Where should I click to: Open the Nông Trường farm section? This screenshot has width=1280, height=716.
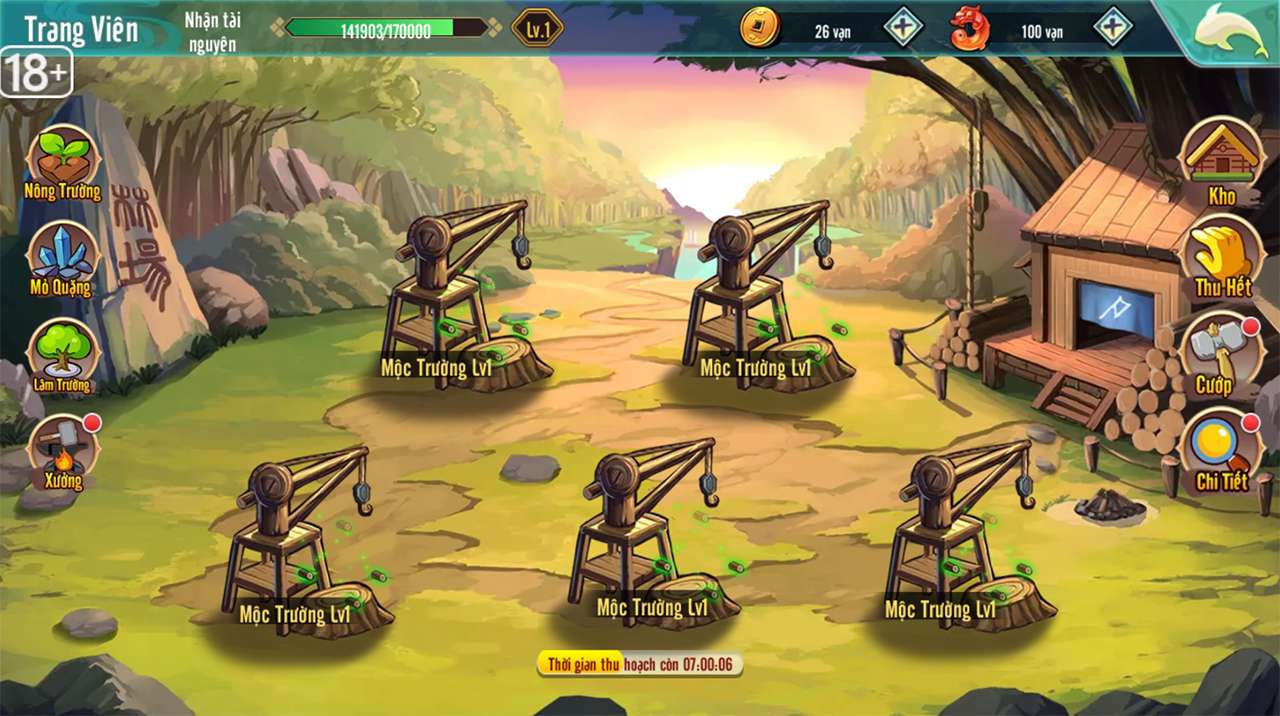[63, 160]
